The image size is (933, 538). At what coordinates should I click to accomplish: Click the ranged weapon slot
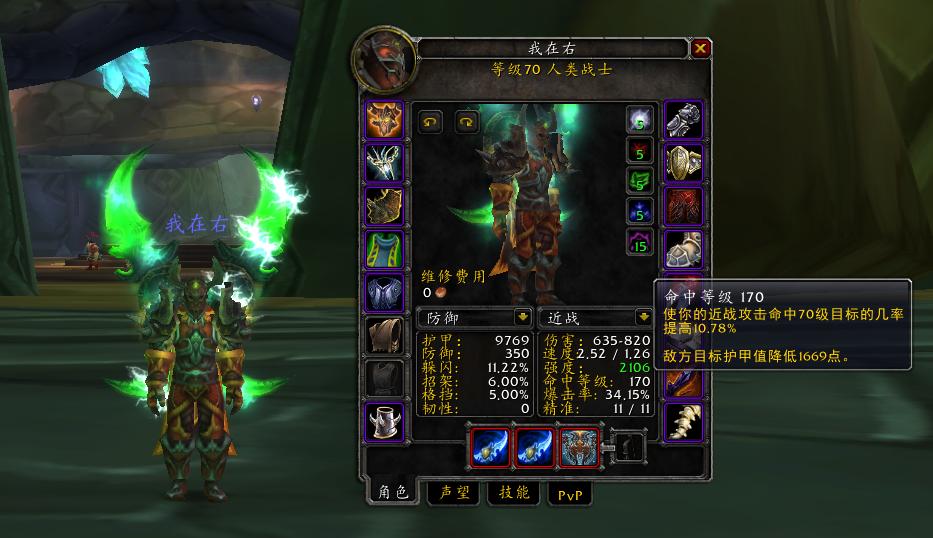pyautogui.click(x=578, y=446)
